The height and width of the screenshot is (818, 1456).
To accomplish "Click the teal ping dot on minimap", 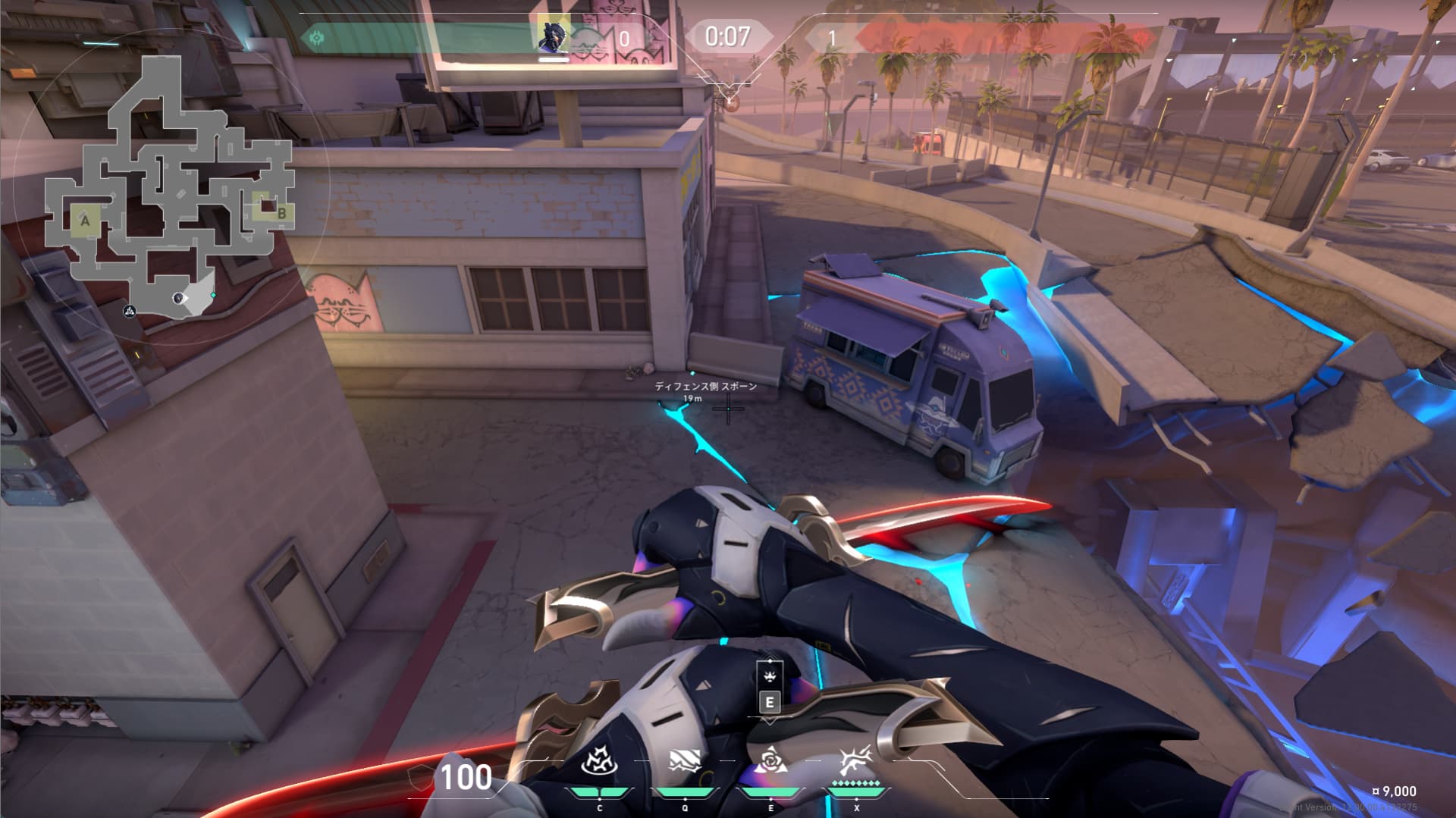I will click(x=213, y=295).
